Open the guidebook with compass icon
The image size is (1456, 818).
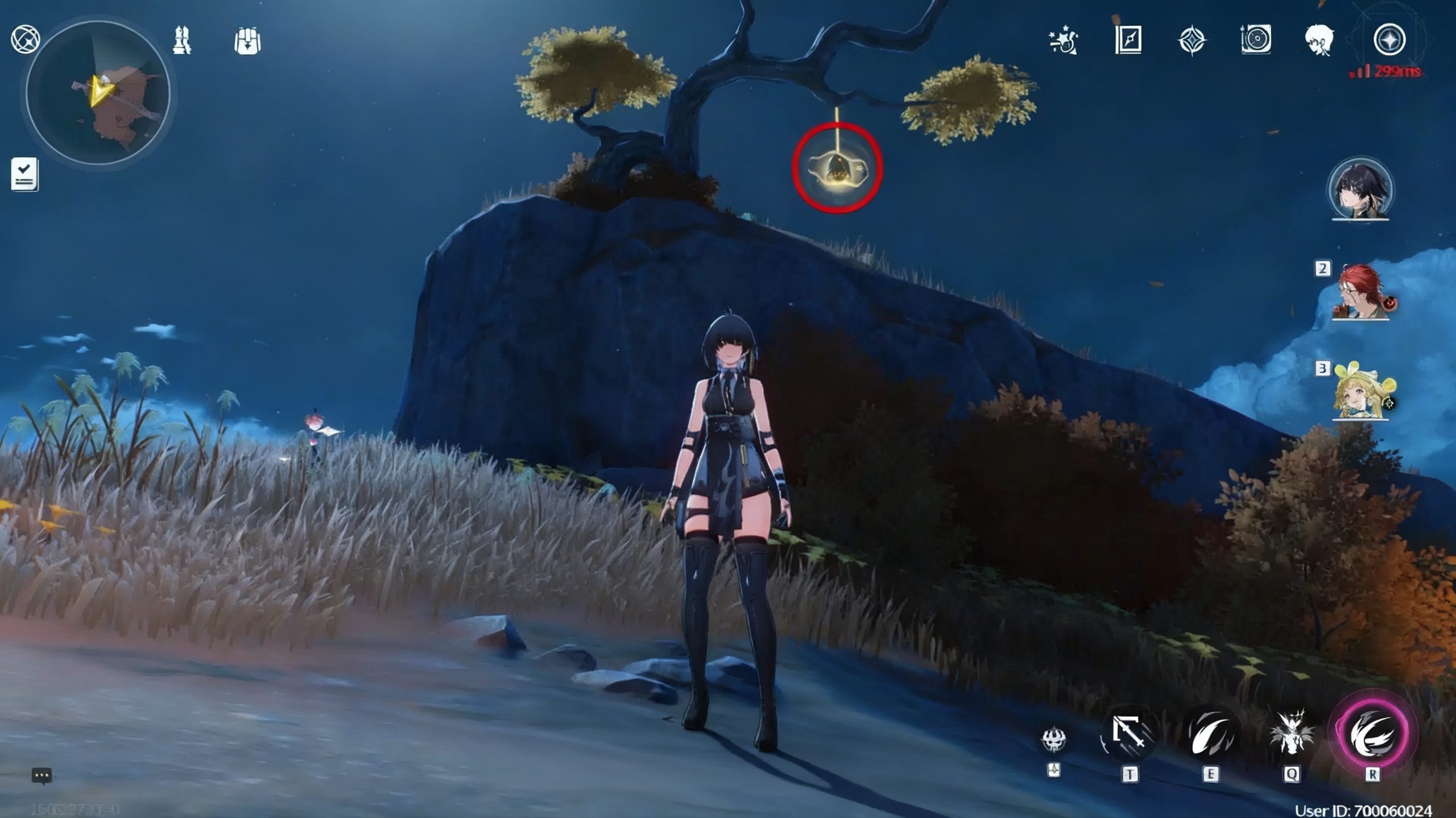point(1128,40)
